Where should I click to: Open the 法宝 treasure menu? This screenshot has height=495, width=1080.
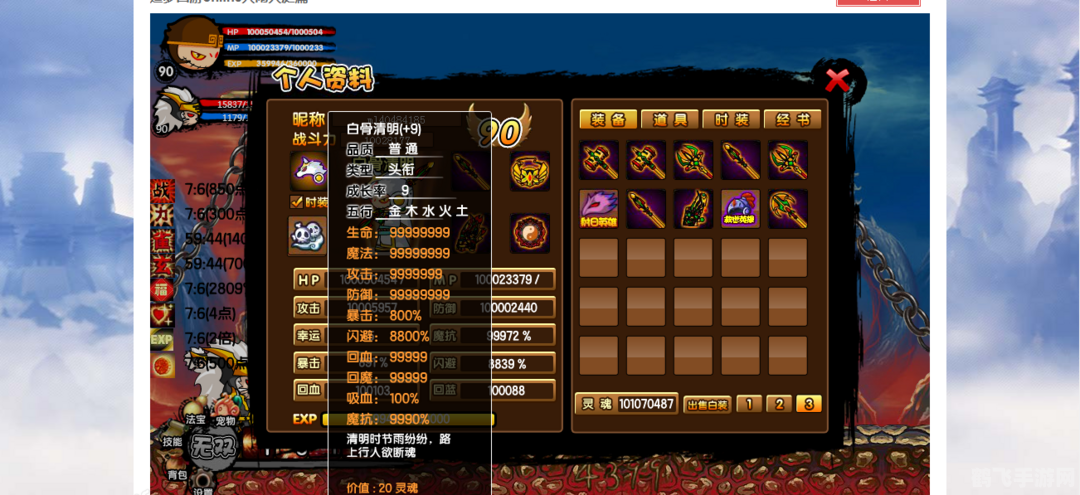195,420
